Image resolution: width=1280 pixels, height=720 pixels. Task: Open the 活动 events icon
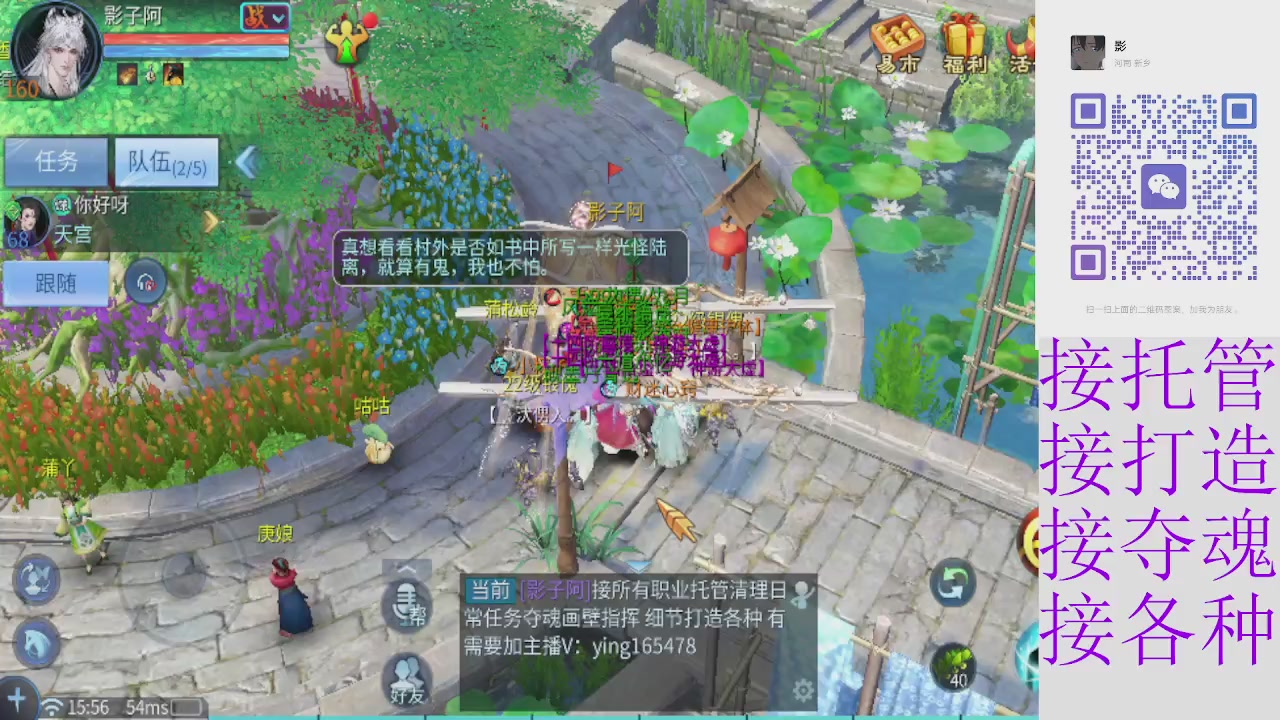[x=1022, y=45]
